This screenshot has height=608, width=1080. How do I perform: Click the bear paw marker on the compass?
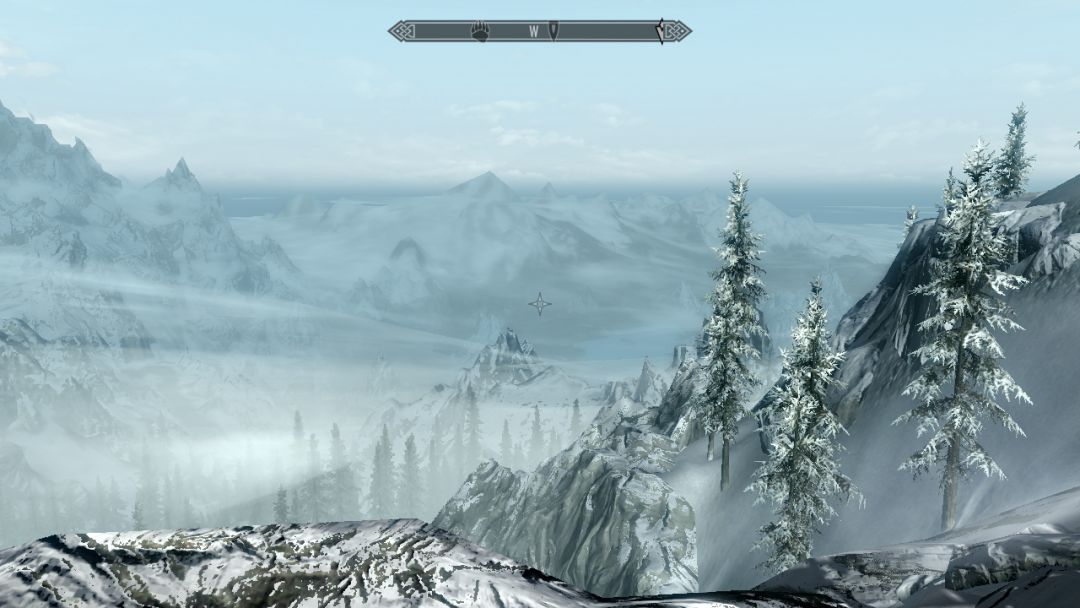click(x=480, y=32)
